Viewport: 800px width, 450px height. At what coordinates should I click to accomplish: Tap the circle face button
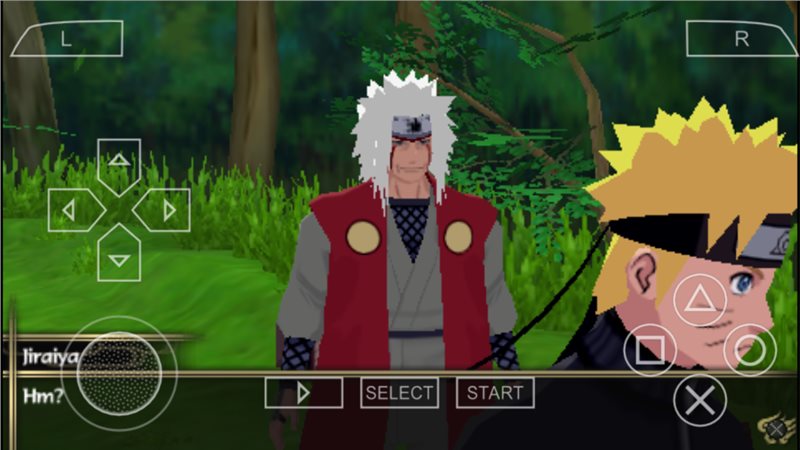click(750, 350)
